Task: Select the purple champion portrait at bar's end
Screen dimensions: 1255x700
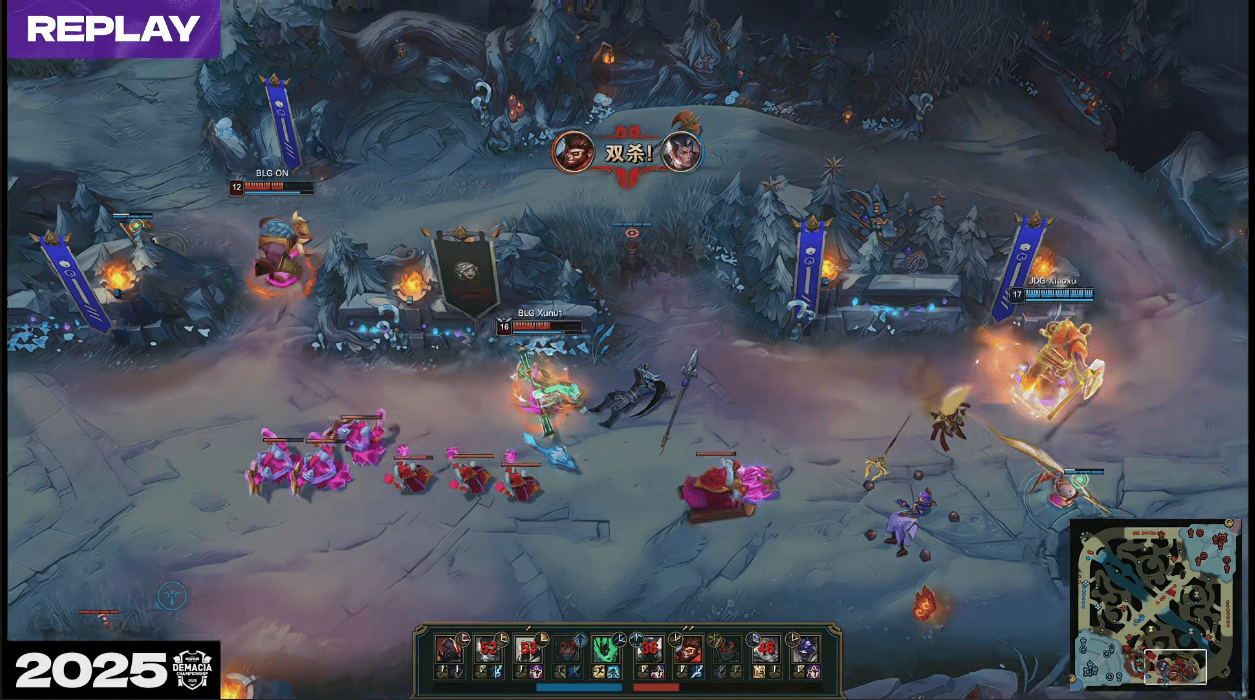Action: point(804,648)
